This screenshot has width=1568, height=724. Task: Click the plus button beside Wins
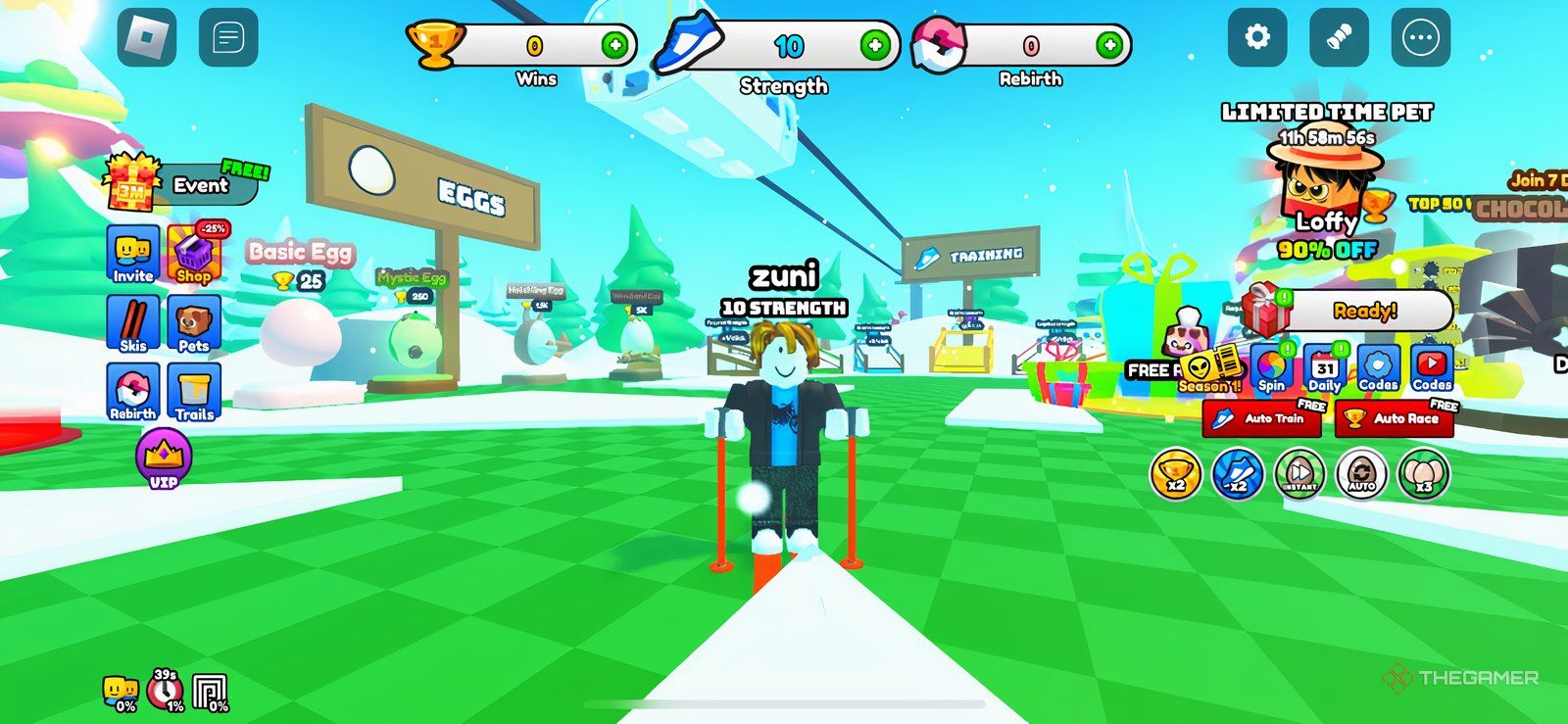coord(615,45)
